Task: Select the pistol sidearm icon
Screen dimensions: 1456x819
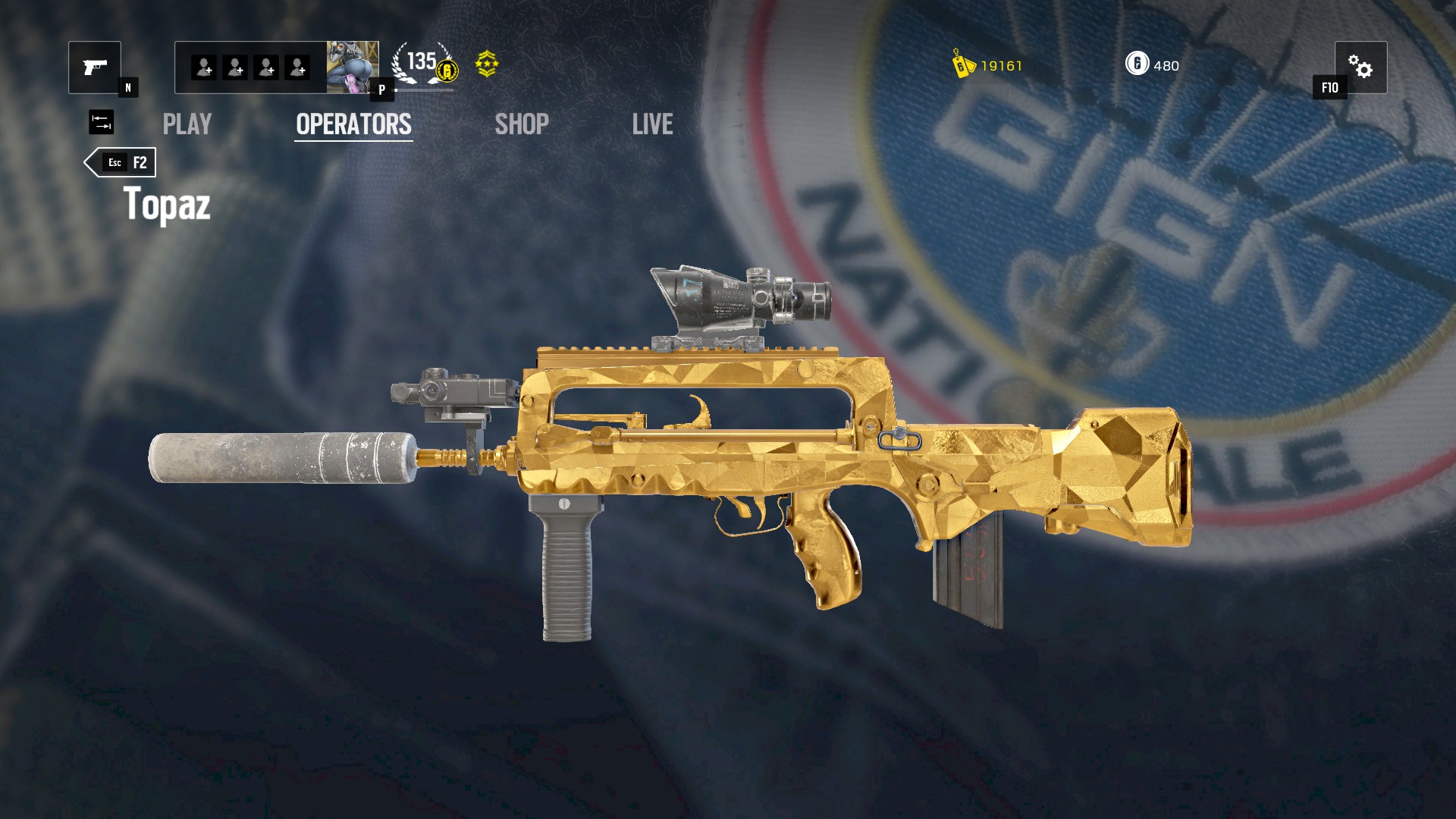Action: click(95, 68)
